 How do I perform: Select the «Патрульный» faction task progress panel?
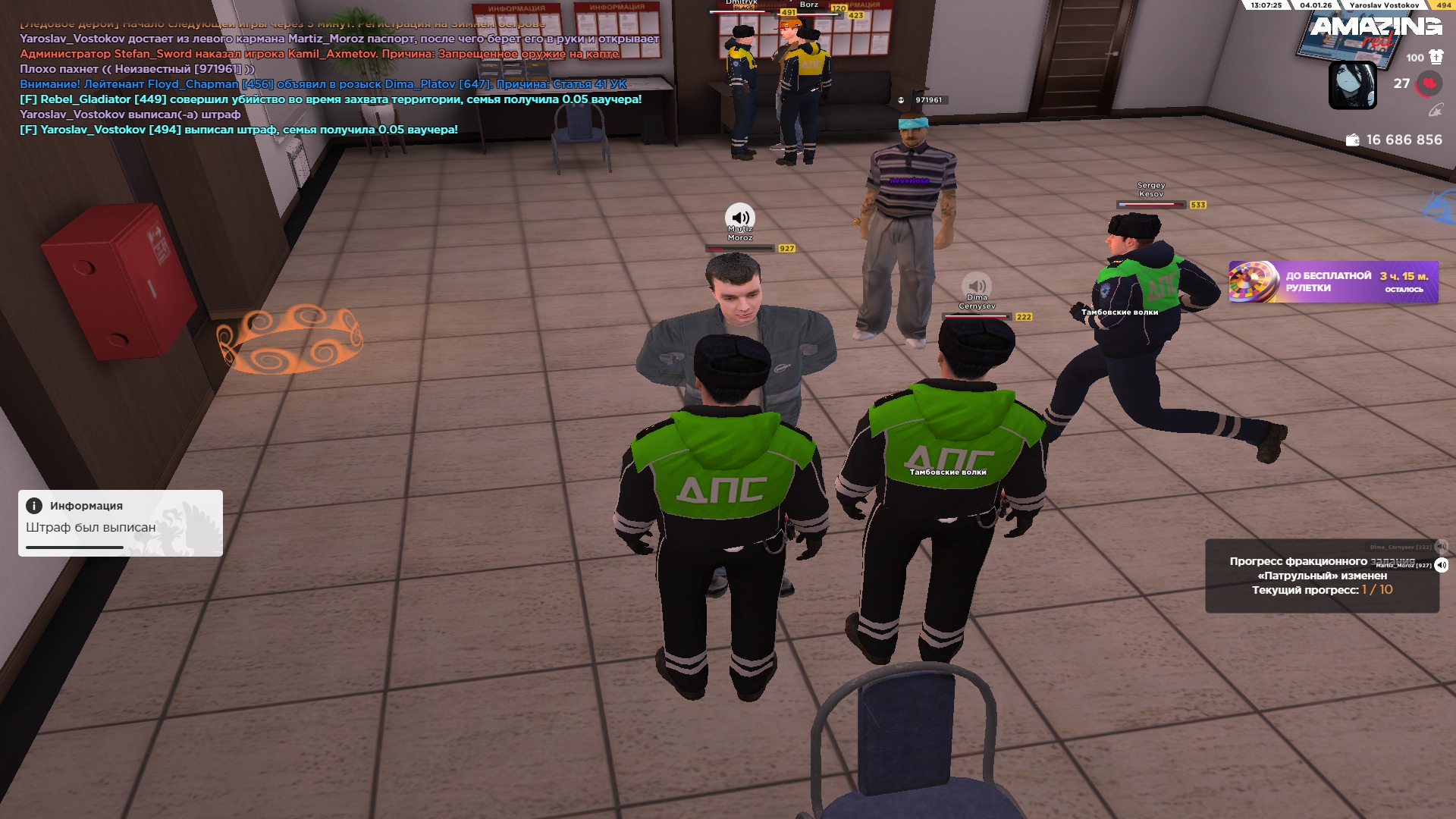click(1321, 576)
